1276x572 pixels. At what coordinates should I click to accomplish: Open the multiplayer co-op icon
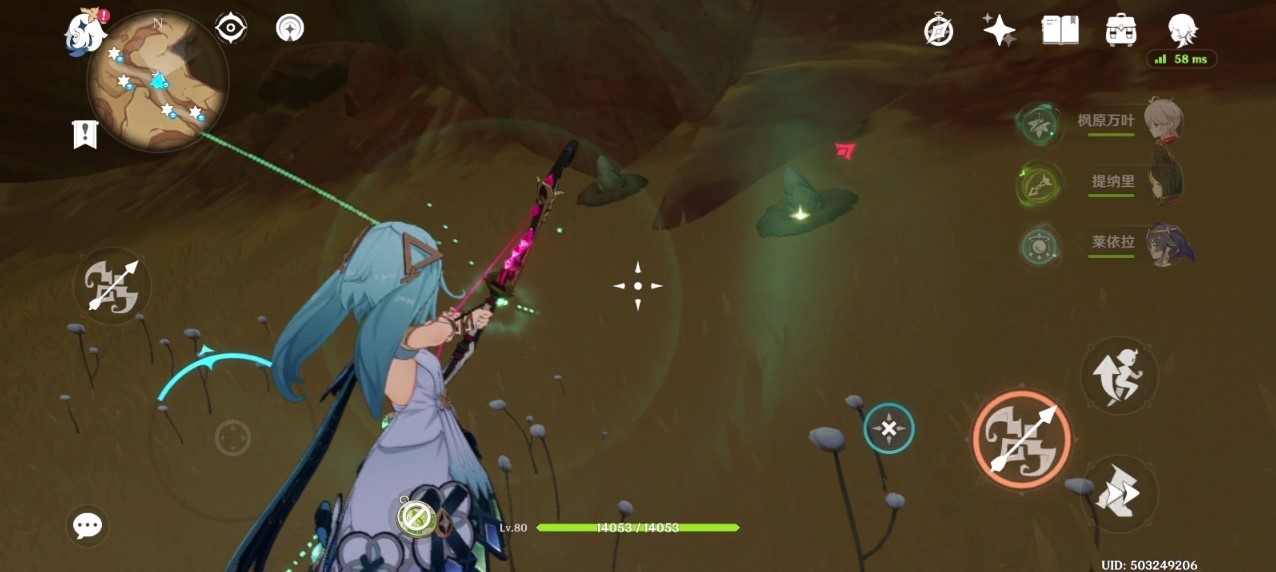click(290, 28)
